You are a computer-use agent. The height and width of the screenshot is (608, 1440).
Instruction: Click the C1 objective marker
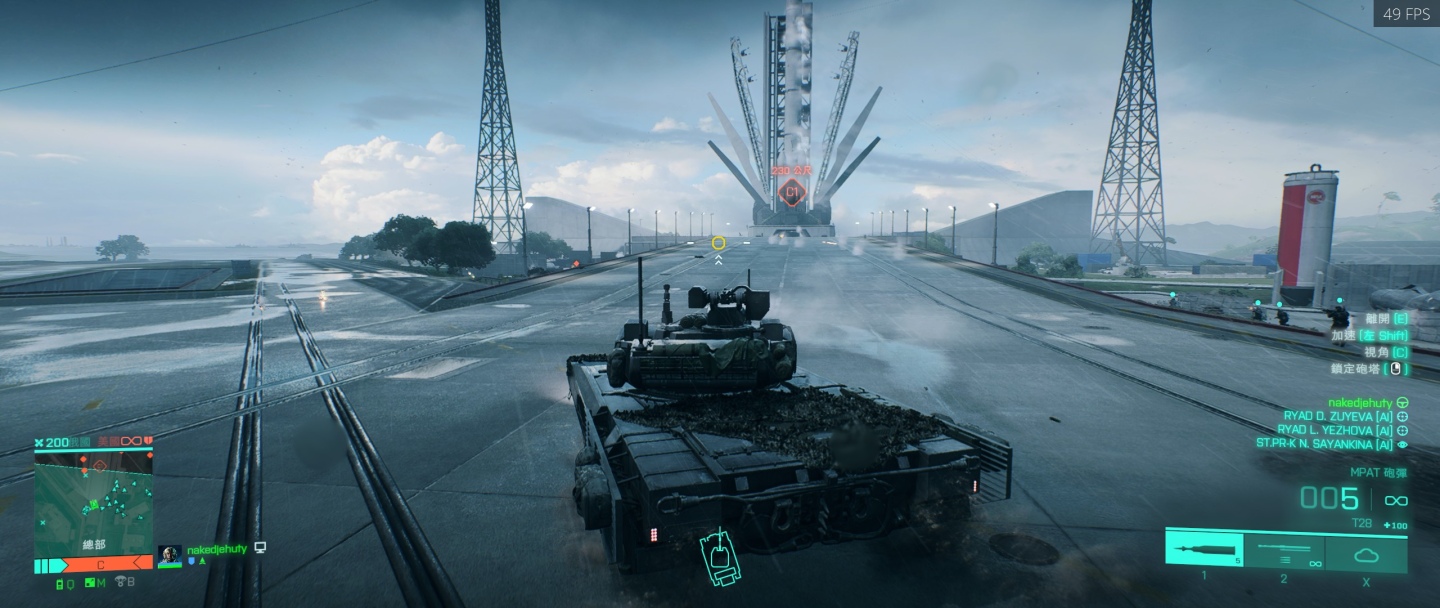pos(793,191)
